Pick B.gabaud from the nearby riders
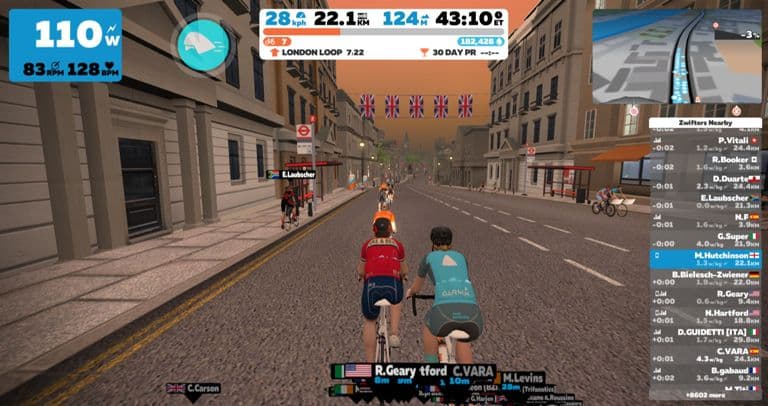 coord(705,372)
